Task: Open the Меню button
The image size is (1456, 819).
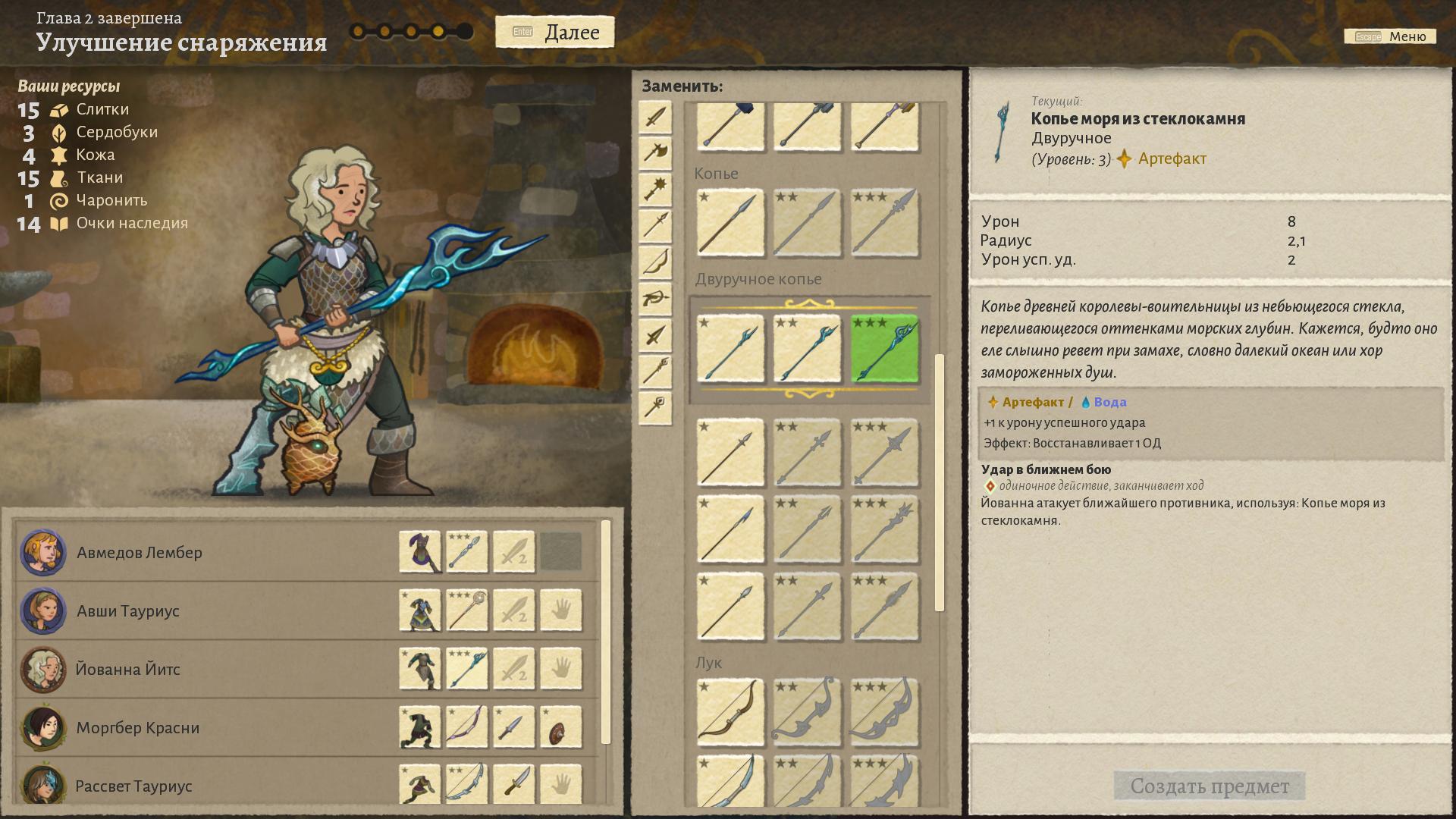Action: click(x=1390, y=36)
